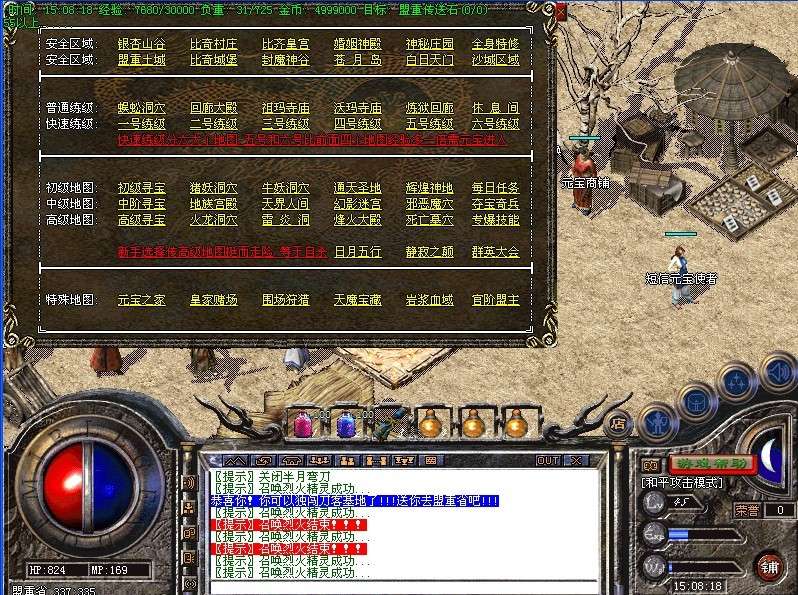Image resolution: width=798 pixels, height=595 pixels.
Task: Use the blue potion in the belt
Action: [345, 424]
